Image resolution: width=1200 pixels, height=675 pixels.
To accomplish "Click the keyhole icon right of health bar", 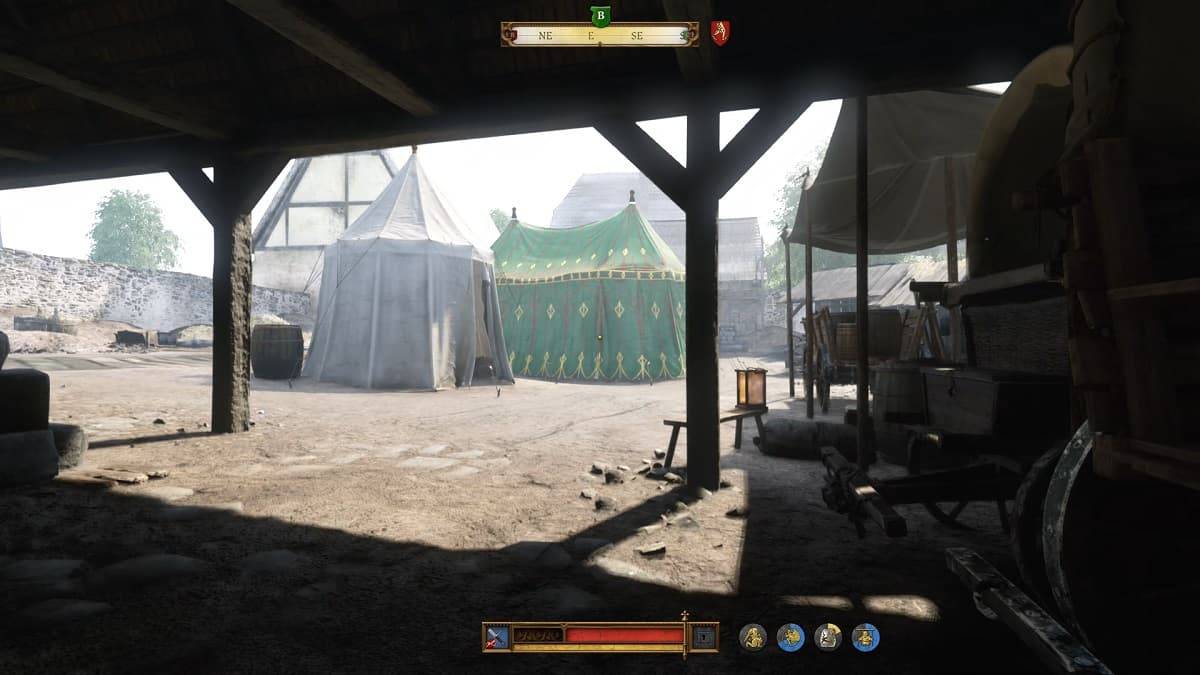I will [704, 636].
